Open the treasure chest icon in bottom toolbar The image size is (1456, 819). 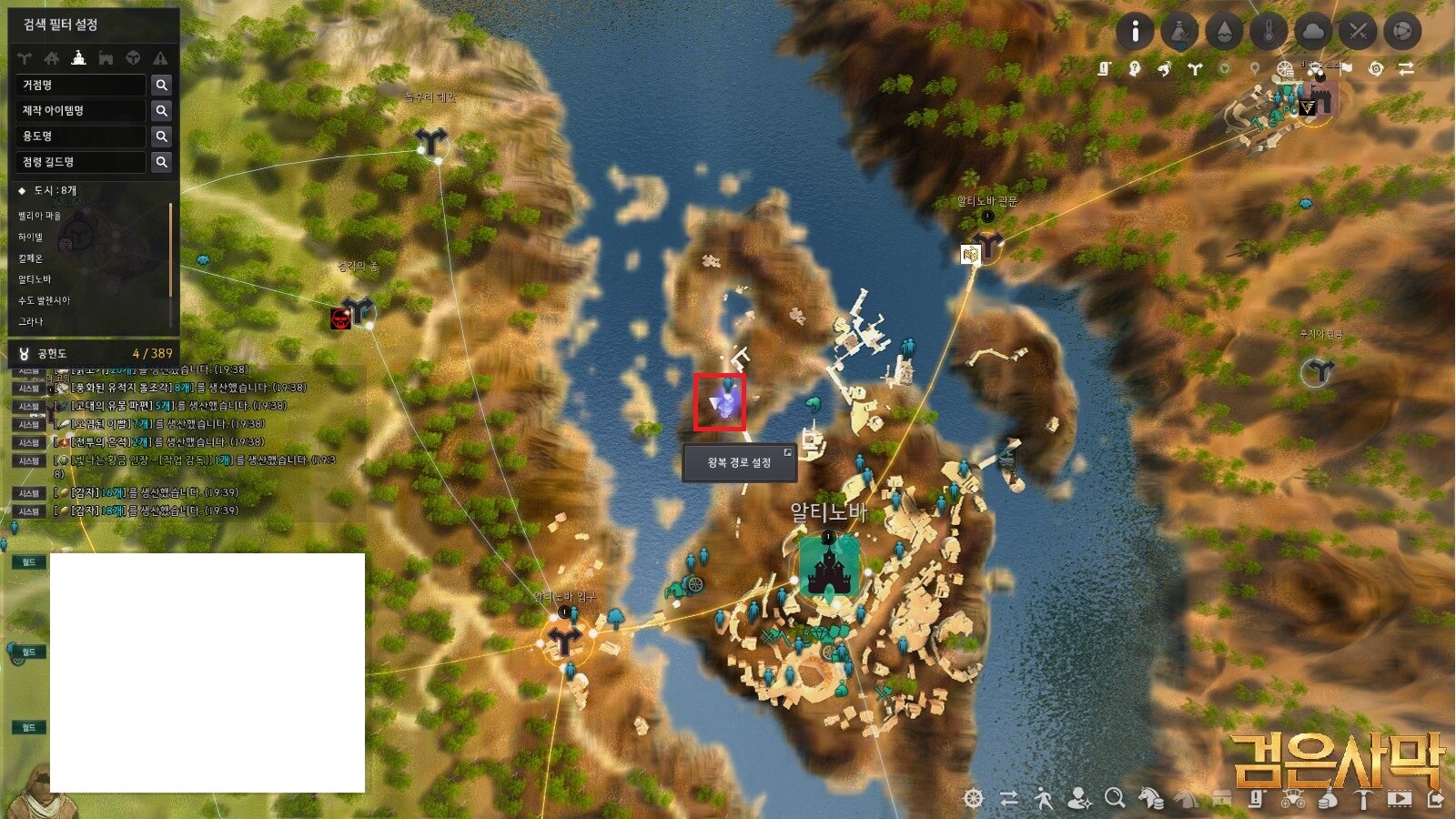(1224, 799)
